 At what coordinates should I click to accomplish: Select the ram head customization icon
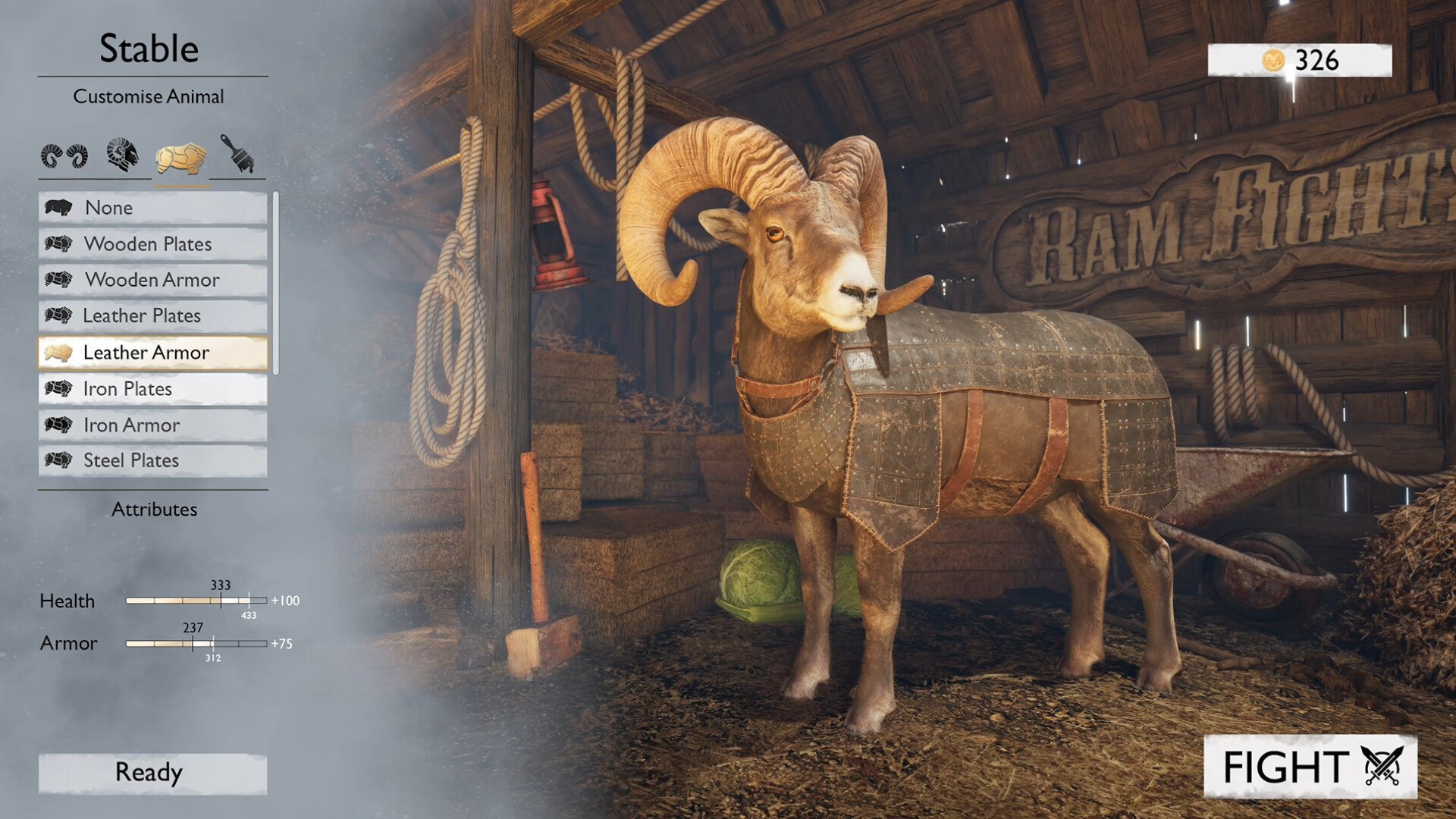[x=123, y=155]
